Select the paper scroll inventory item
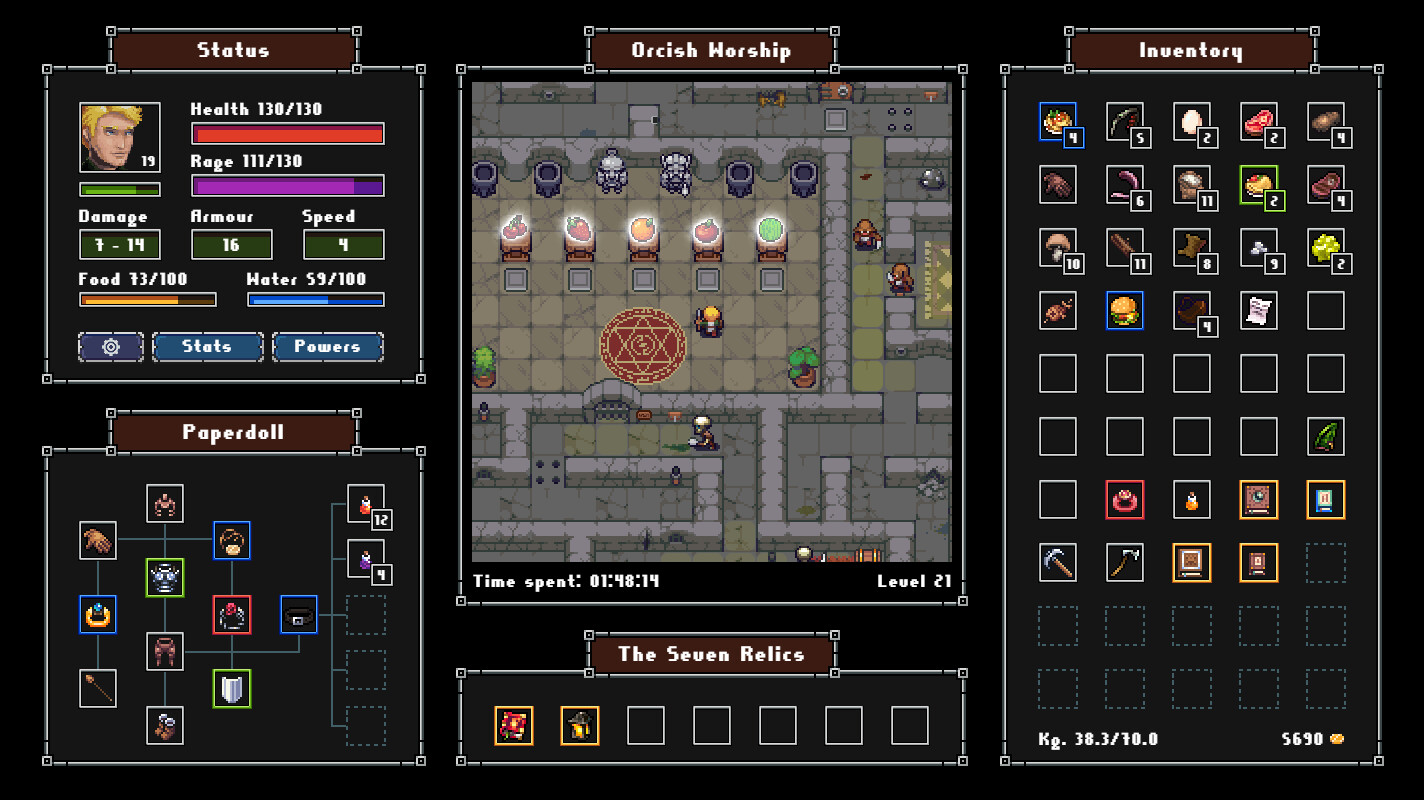 tap(1259, 311)
